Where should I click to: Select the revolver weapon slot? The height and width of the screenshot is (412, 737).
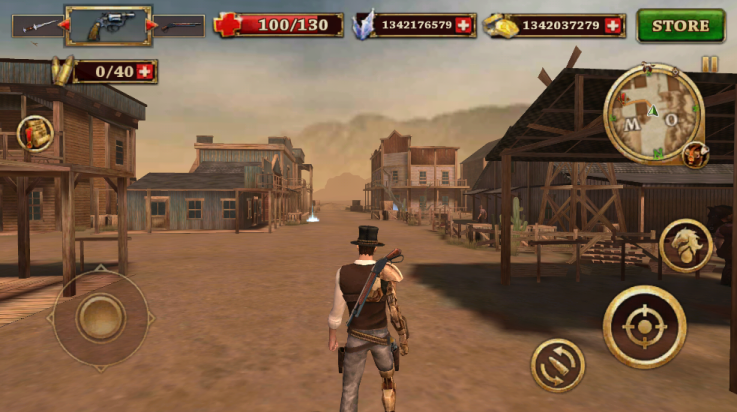click(x=108, y=25)
